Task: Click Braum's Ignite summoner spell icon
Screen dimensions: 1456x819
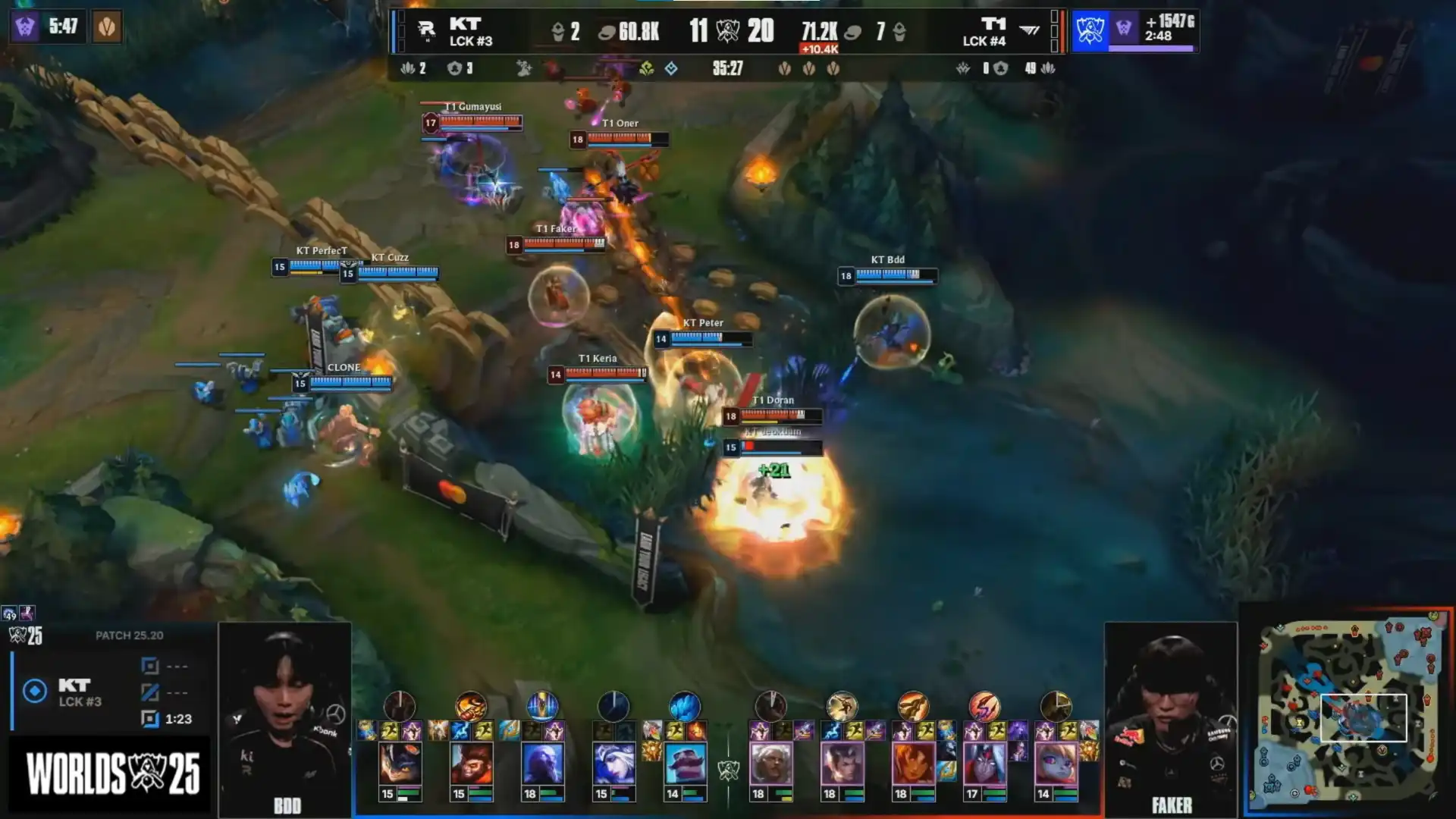Action: click(696, 731)
